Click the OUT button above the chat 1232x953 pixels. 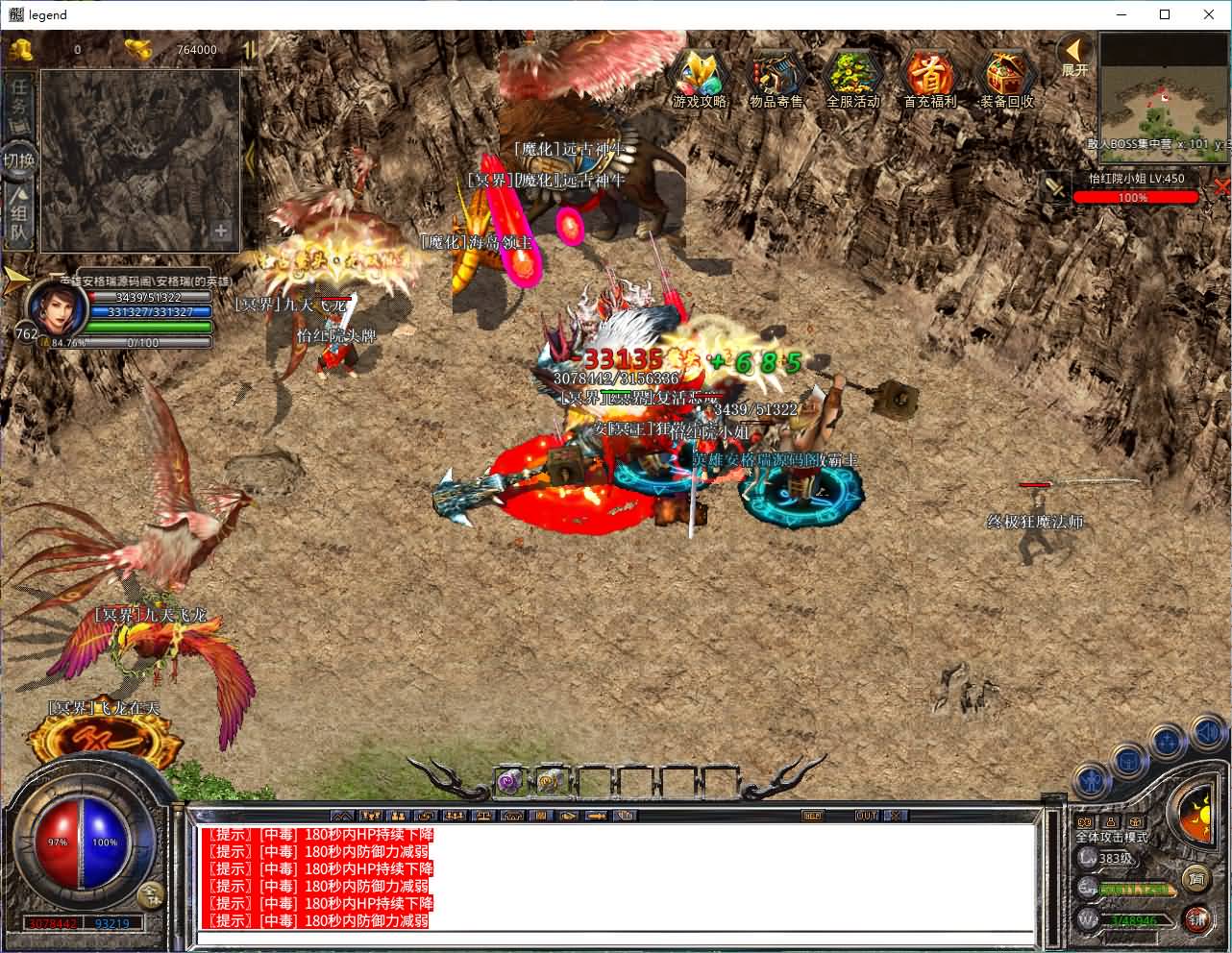click(x=867, y=816)
